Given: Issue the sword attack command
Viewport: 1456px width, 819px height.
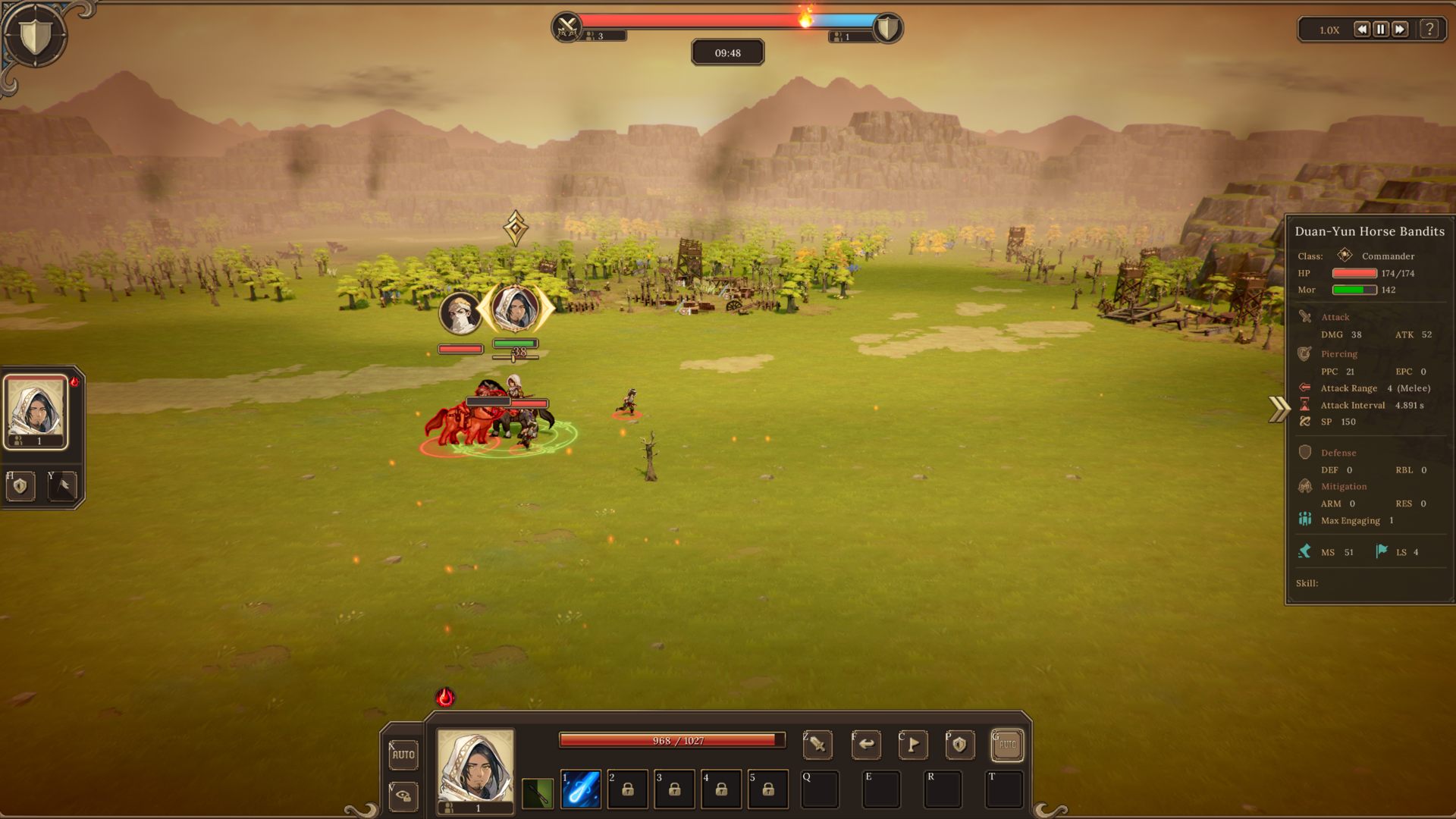Looking at the screenshot, I should click(x=817, y=745).
